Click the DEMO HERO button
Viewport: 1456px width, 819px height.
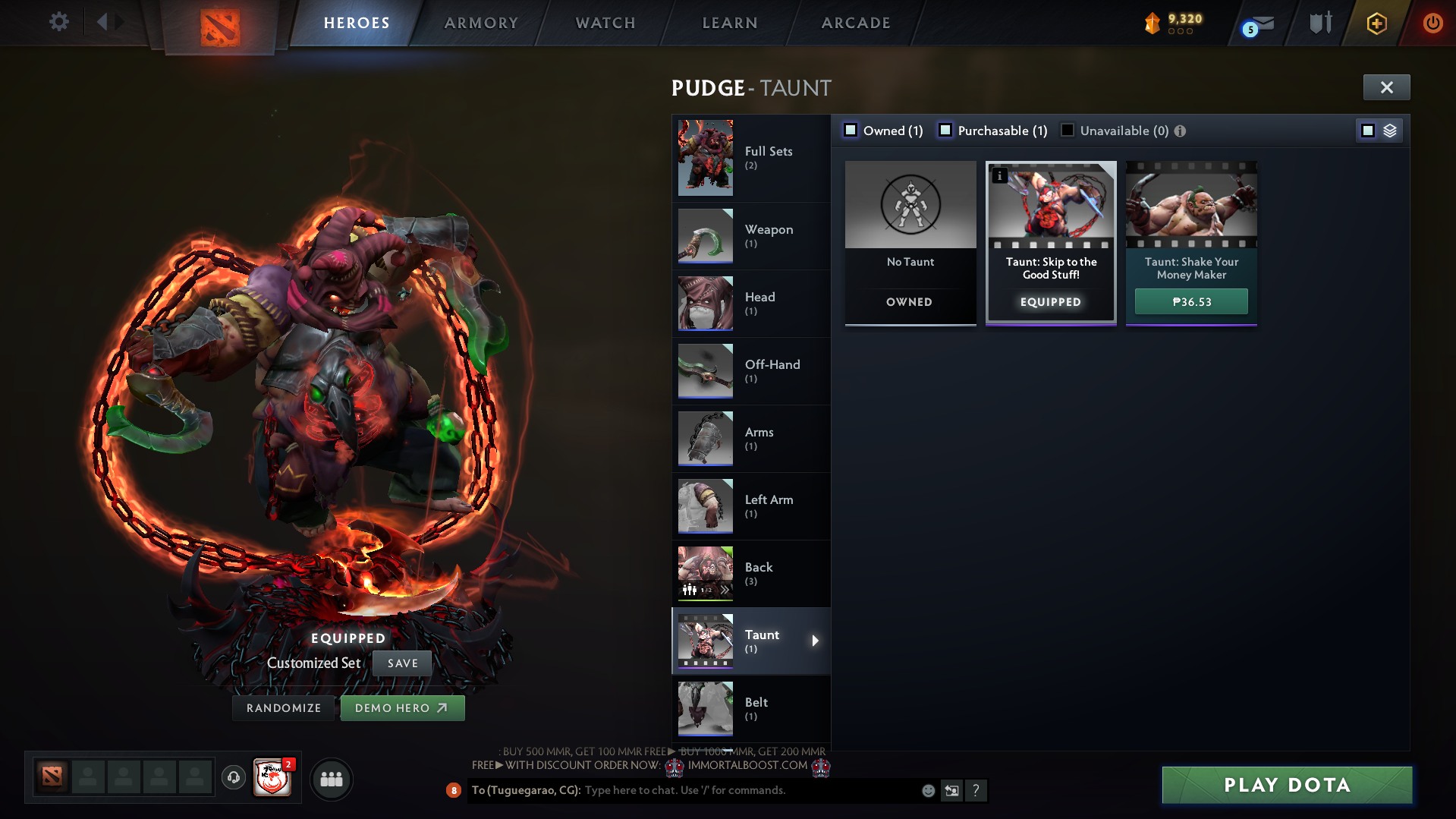tap(402, 707)
